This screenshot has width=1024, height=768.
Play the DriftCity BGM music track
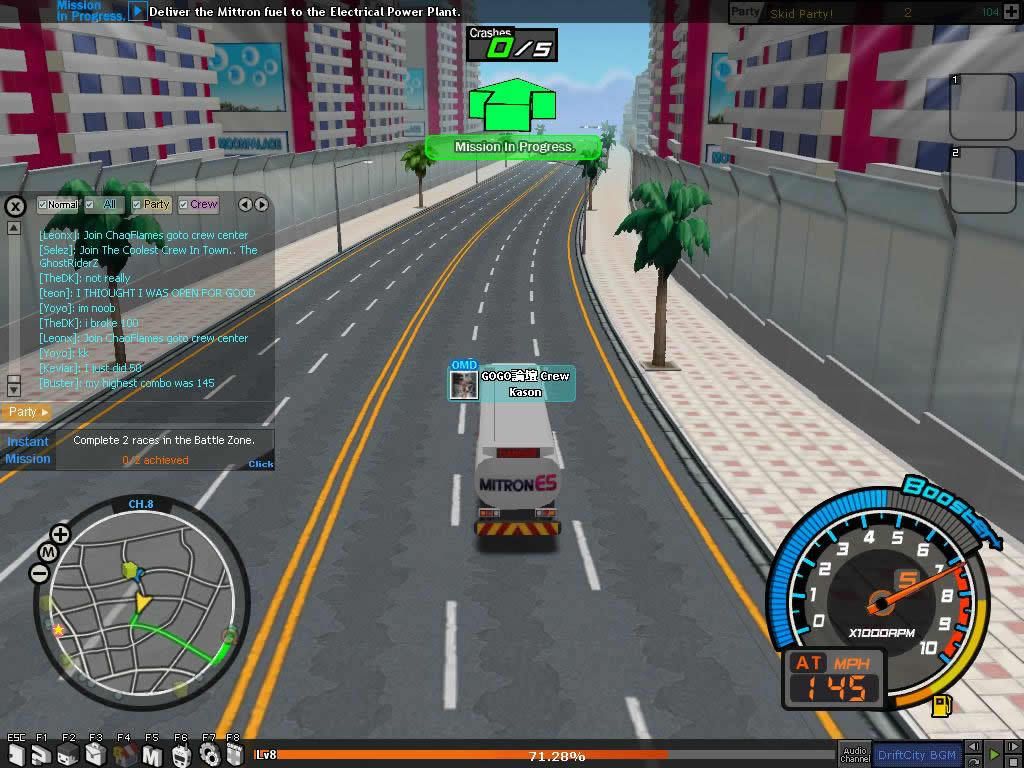coord(993,755)
